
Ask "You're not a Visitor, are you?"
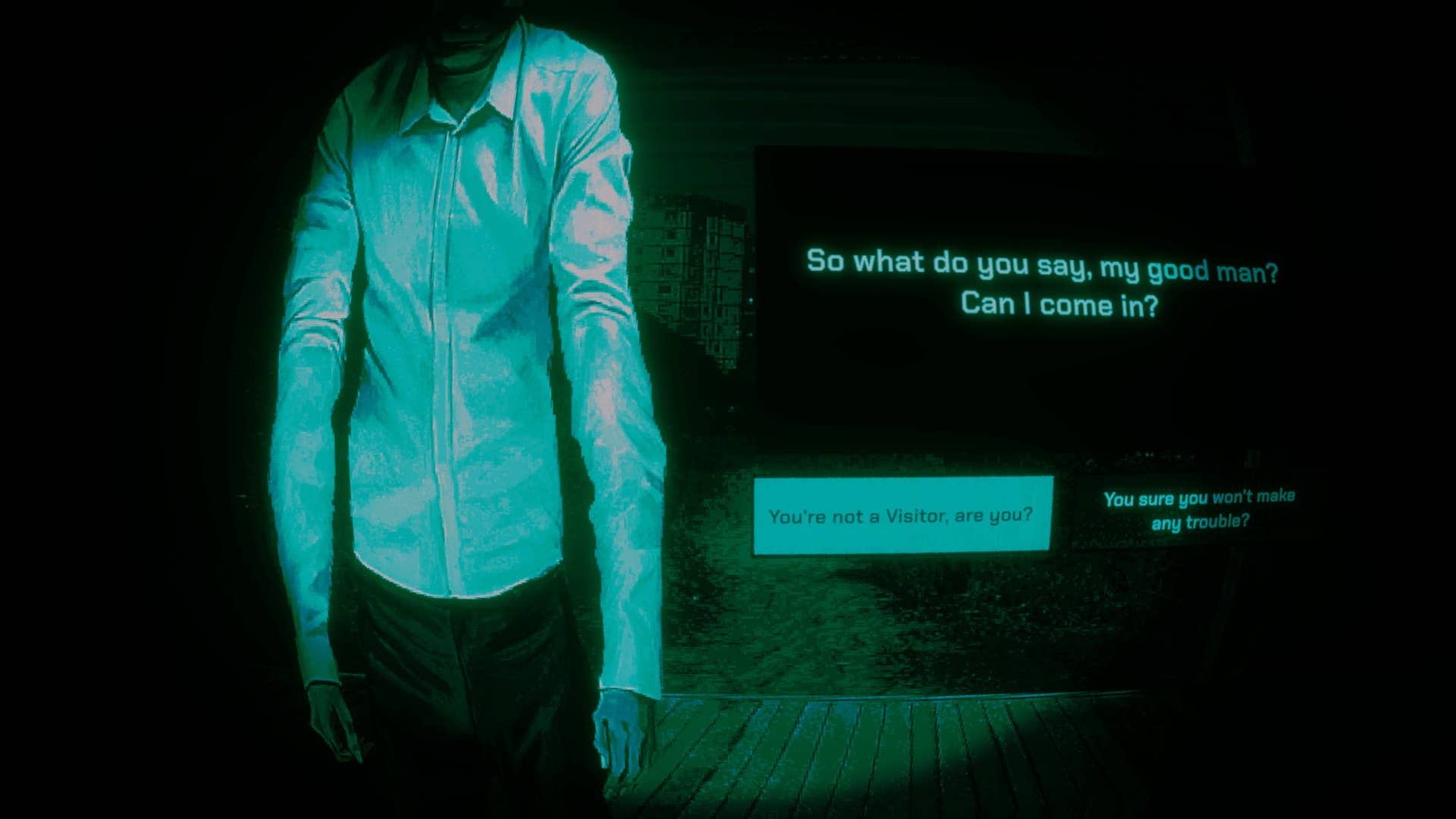click(x=902, y=516)
